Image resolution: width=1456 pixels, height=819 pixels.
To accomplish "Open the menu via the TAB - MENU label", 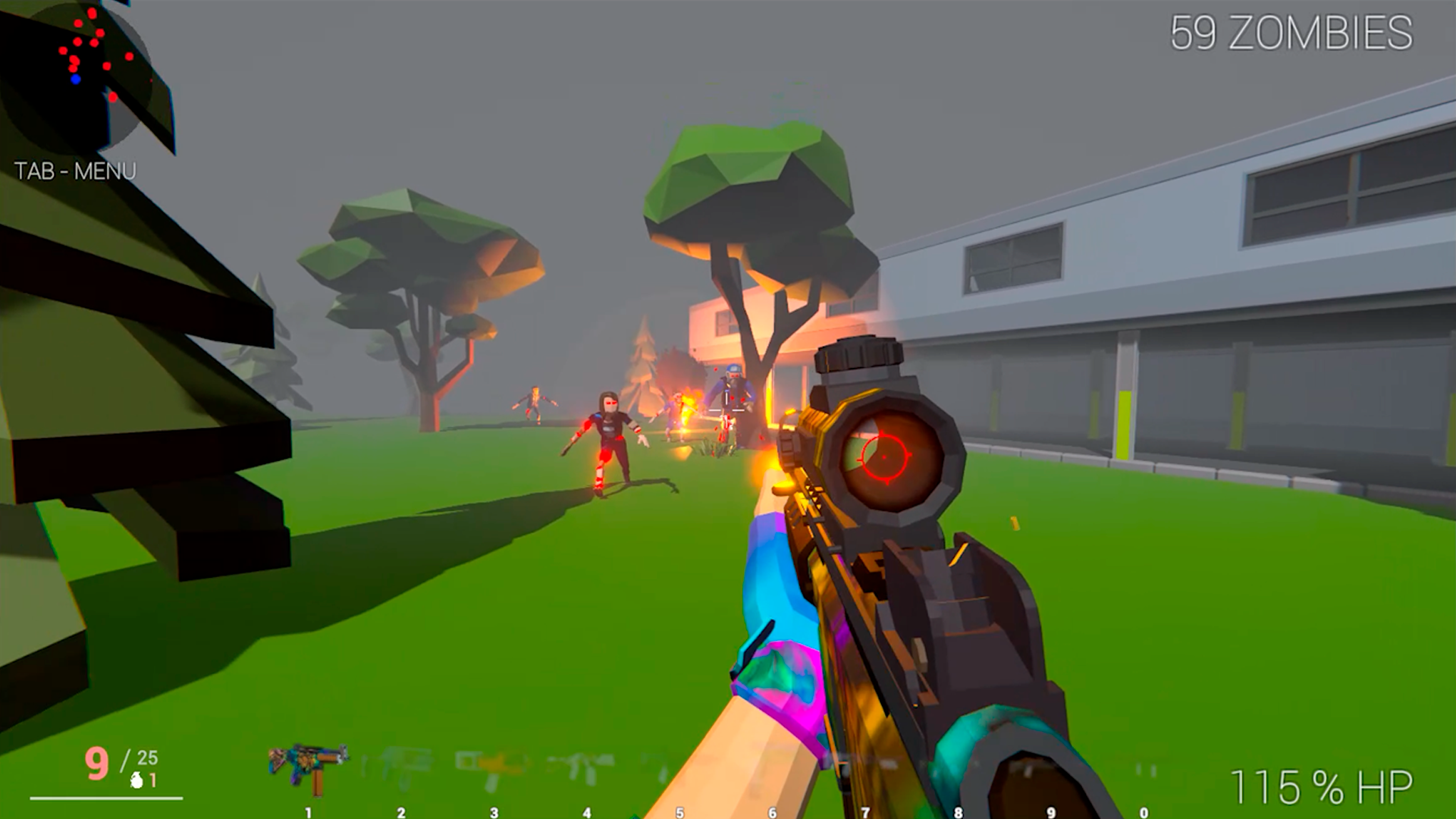I will pyautogui.click(x=74, y=171).
